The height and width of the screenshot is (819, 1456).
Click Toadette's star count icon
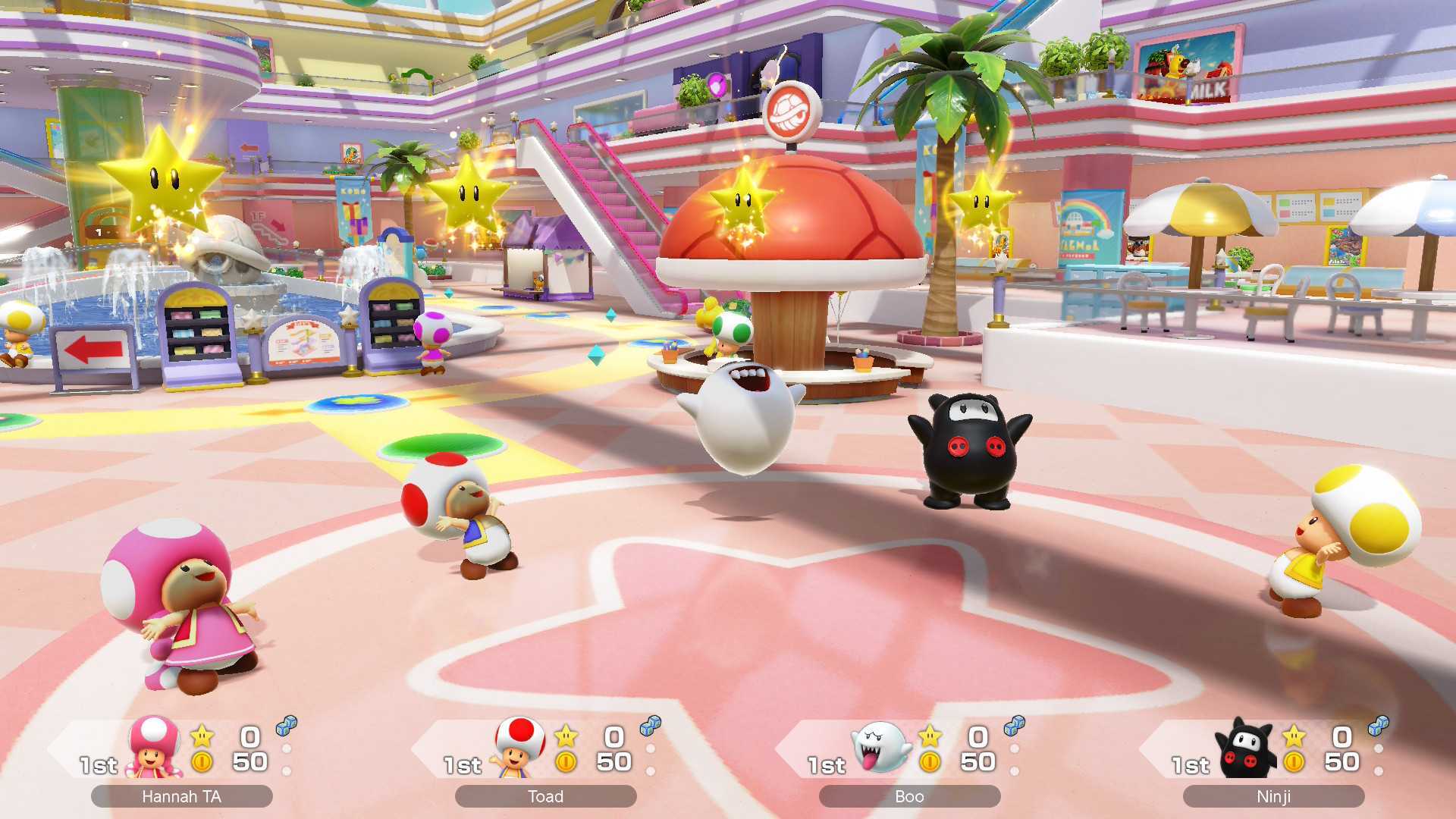pos(201,736)
